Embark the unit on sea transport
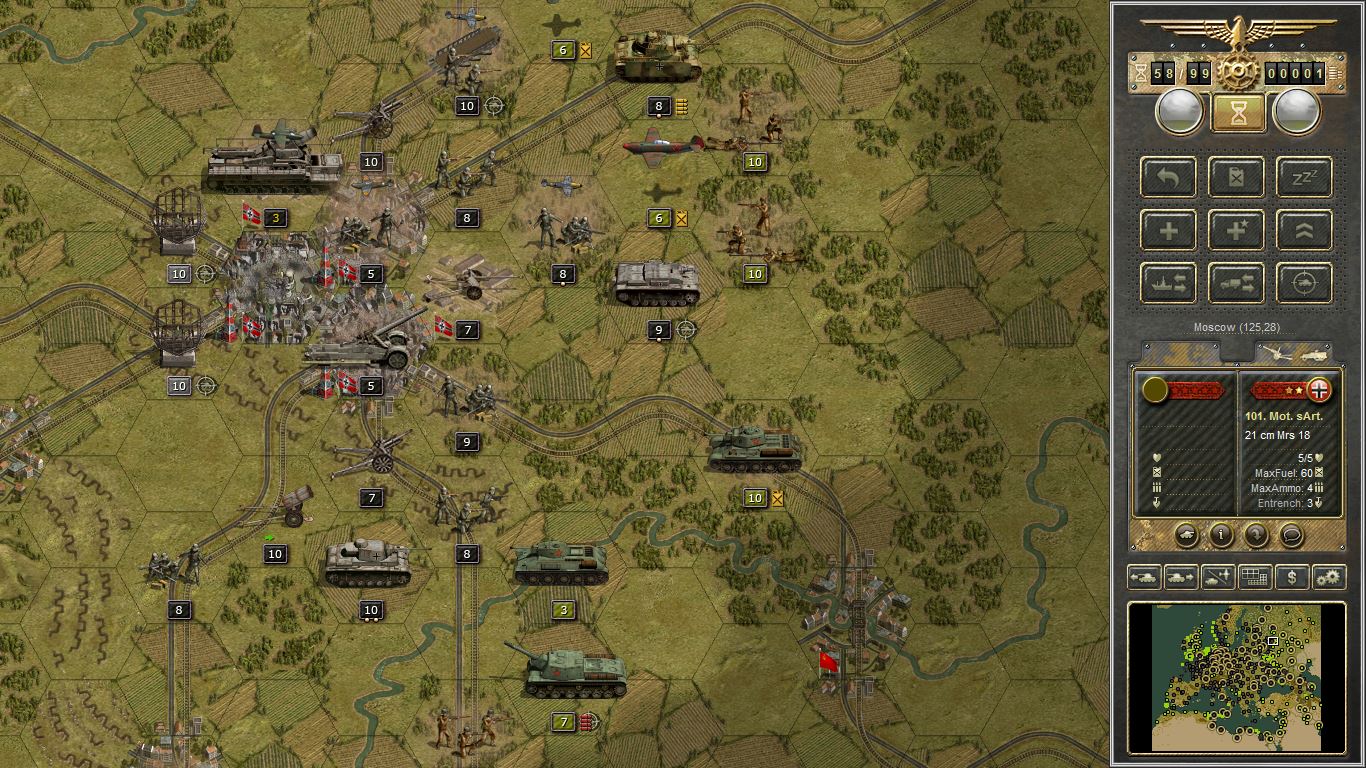 tap(1168, 283)
